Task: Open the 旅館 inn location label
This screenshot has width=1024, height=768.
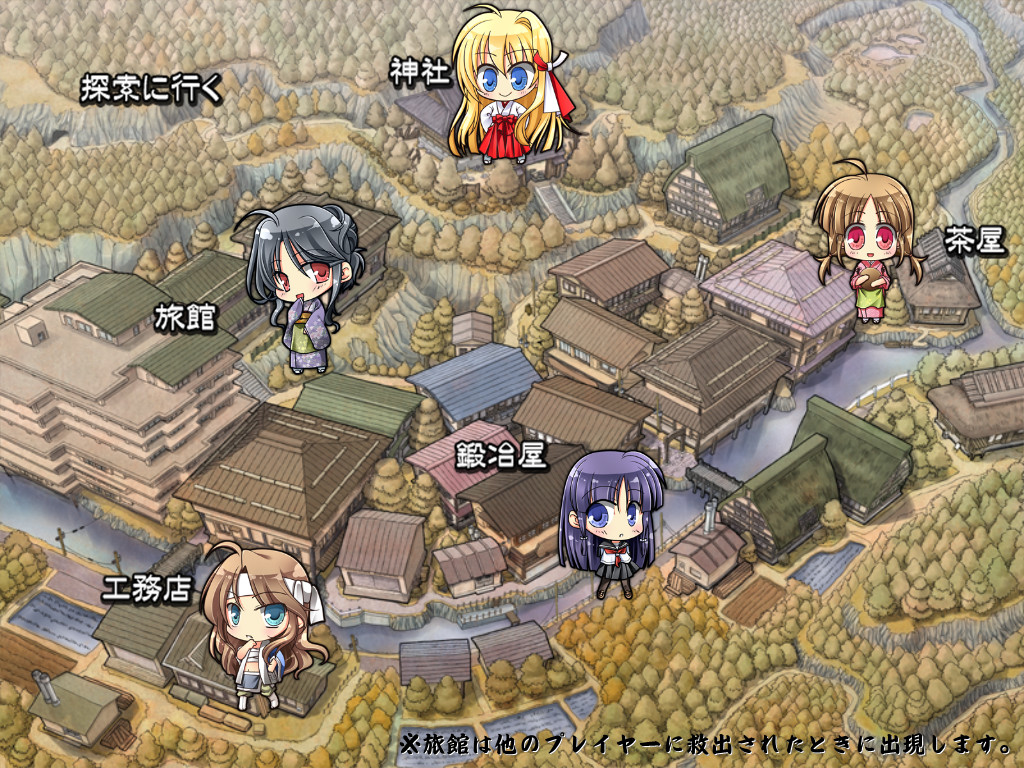Action: [186, 318]
